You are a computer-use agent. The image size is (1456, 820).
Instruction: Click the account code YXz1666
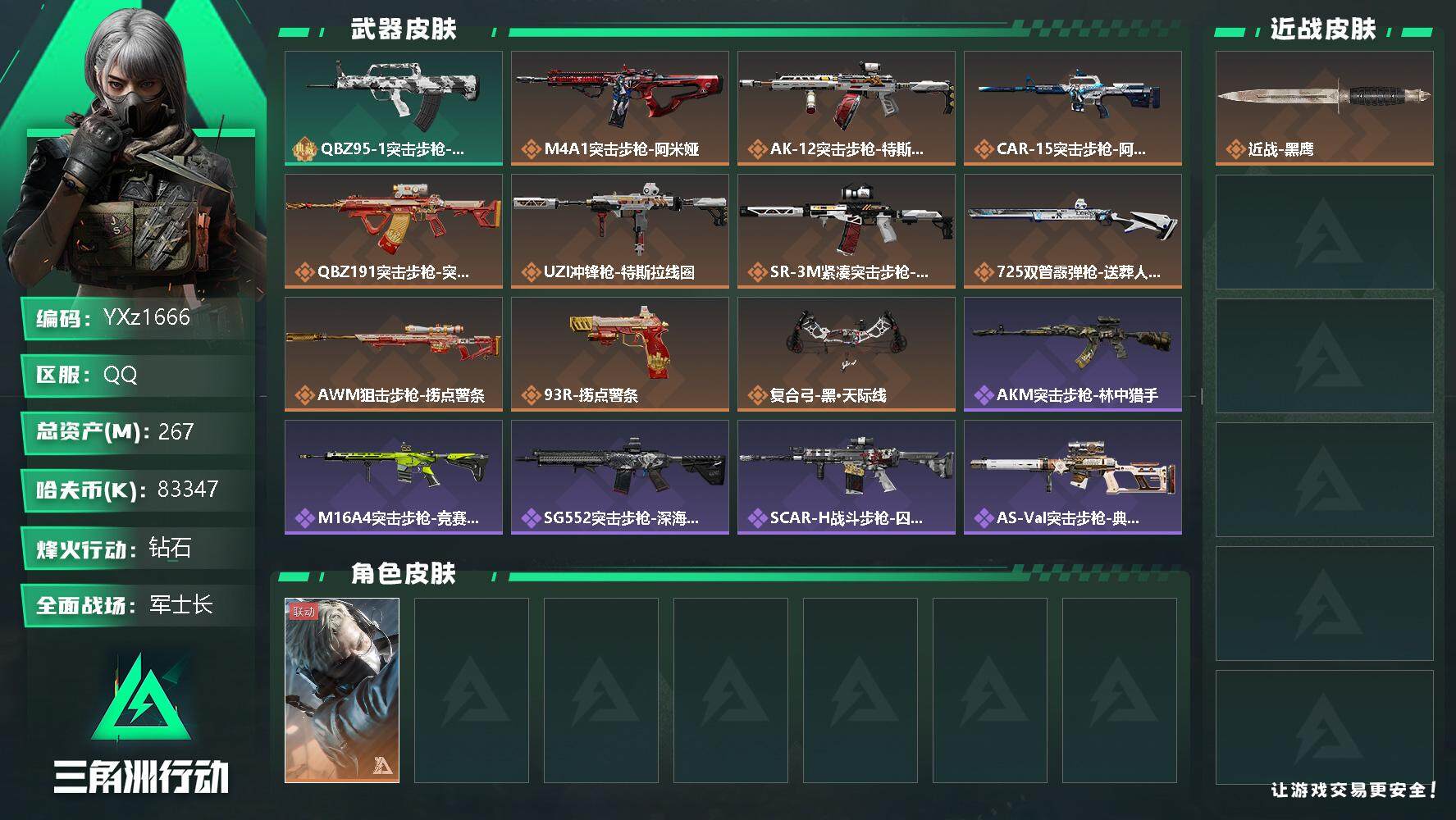(148, 317)
